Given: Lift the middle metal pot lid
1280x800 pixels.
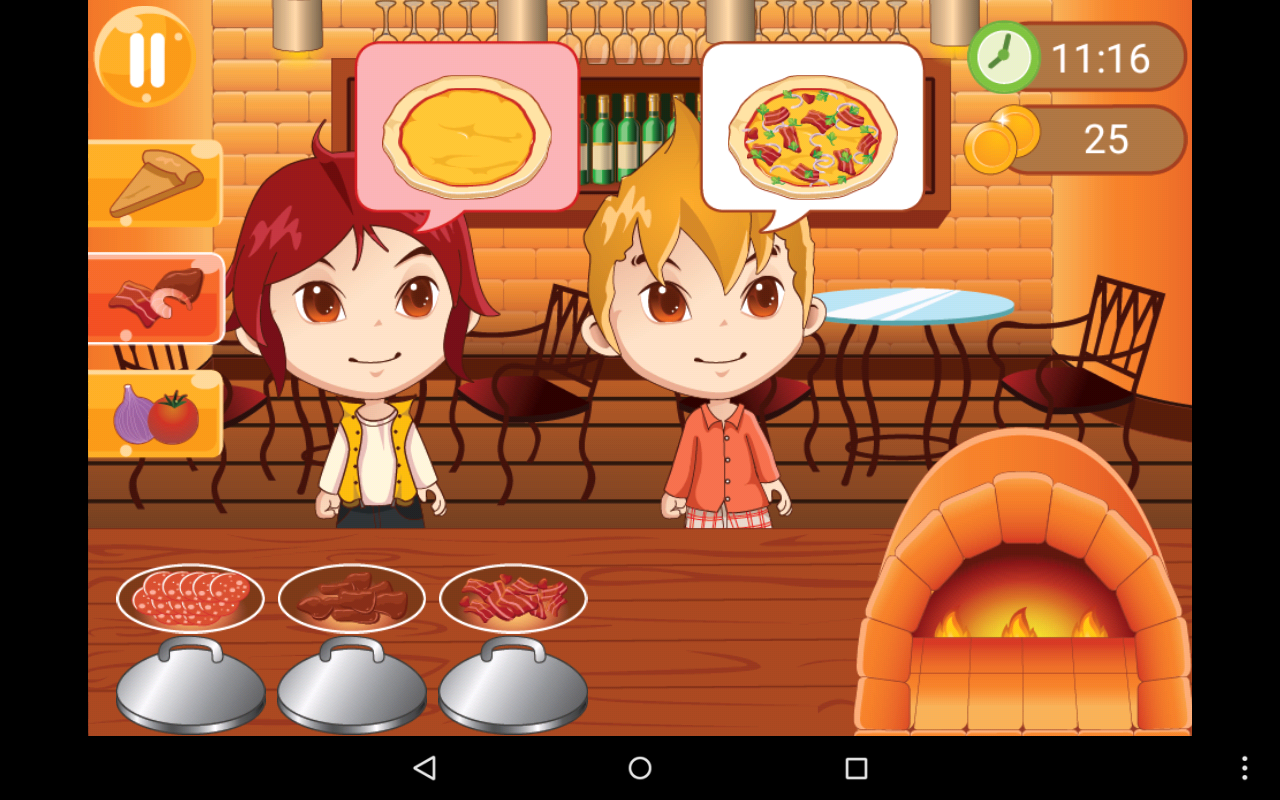Looking at the screenshot, I should 352,685.
